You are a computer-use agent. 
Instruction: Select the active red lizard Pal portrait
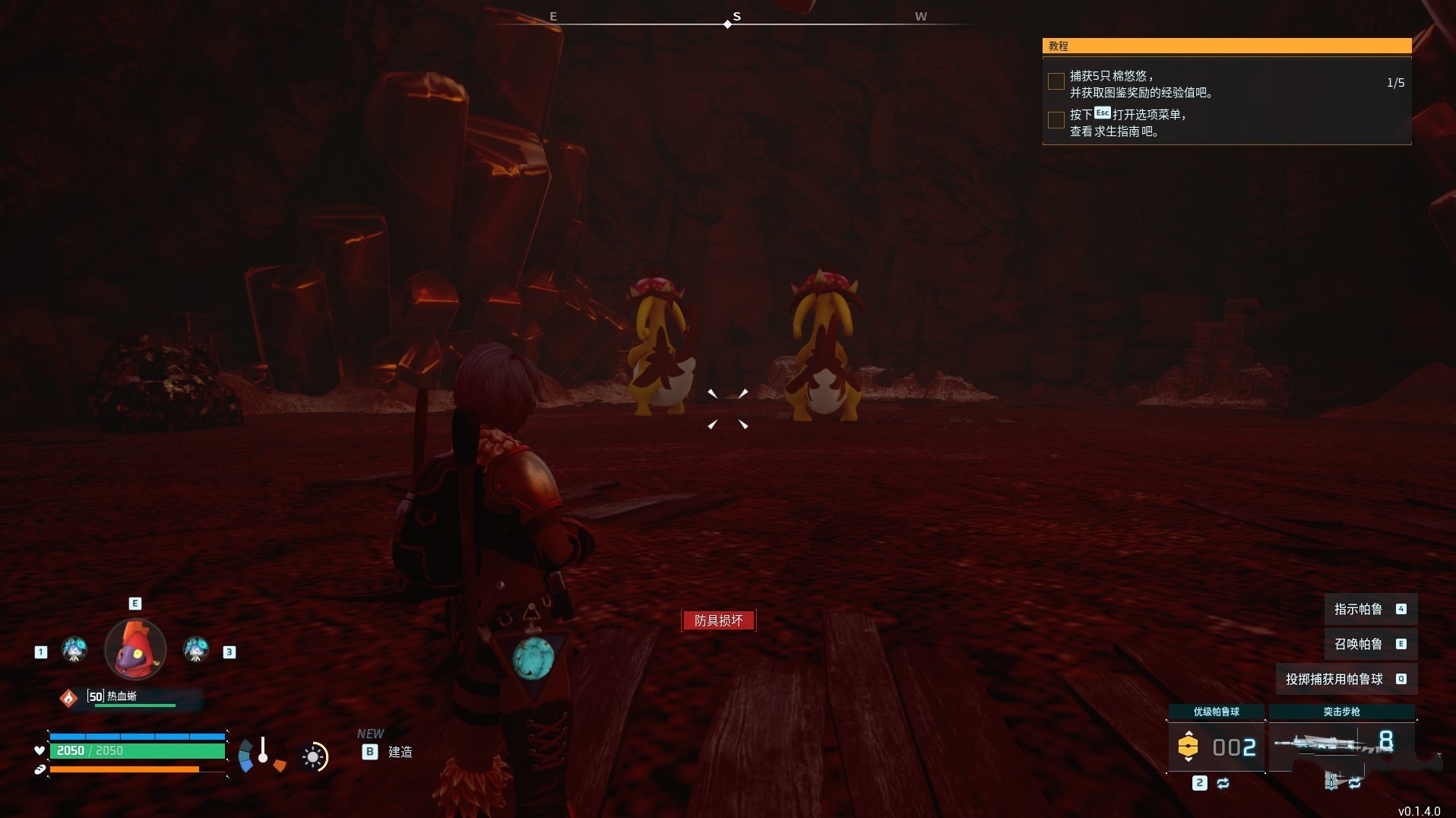pos(135,649)
